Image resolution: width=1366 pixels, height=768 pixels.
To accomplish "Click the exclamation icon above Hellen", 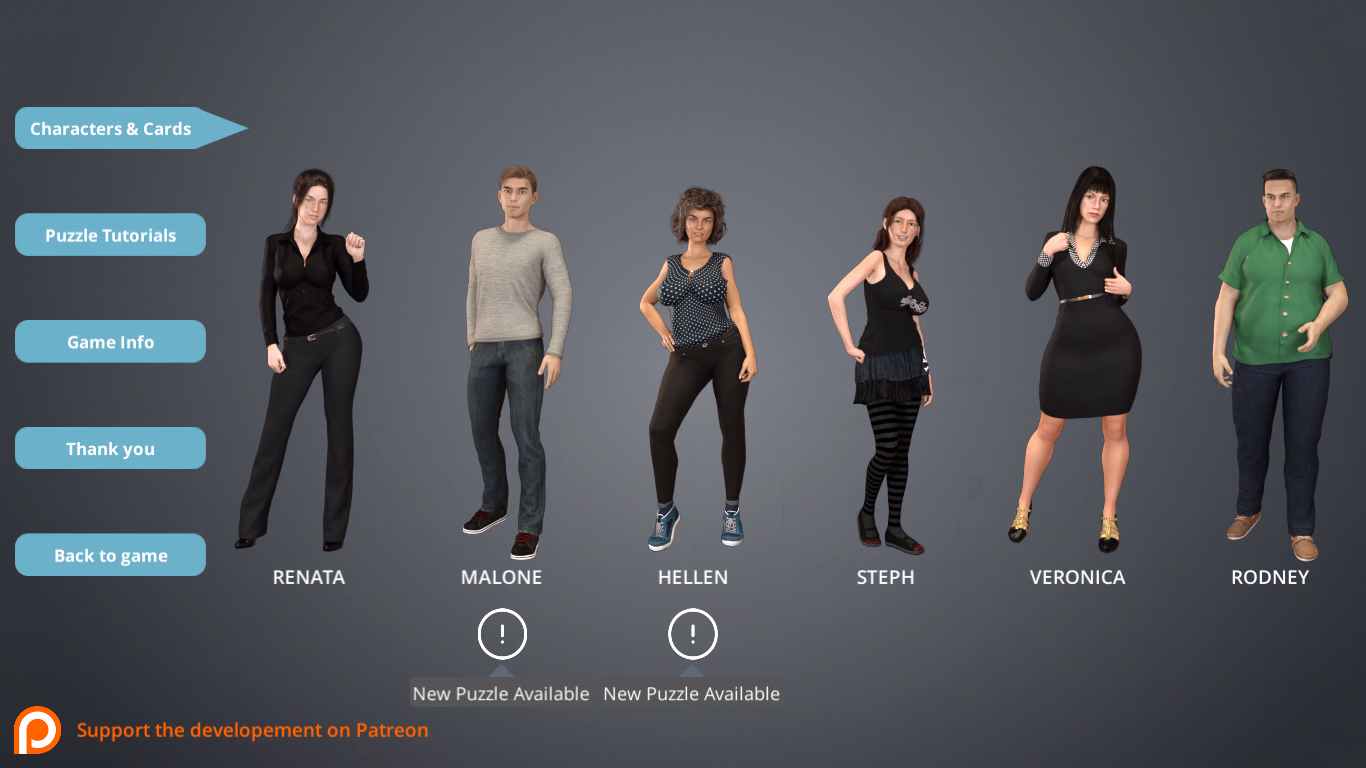I will pyautogui.click(x=691, y=633).
